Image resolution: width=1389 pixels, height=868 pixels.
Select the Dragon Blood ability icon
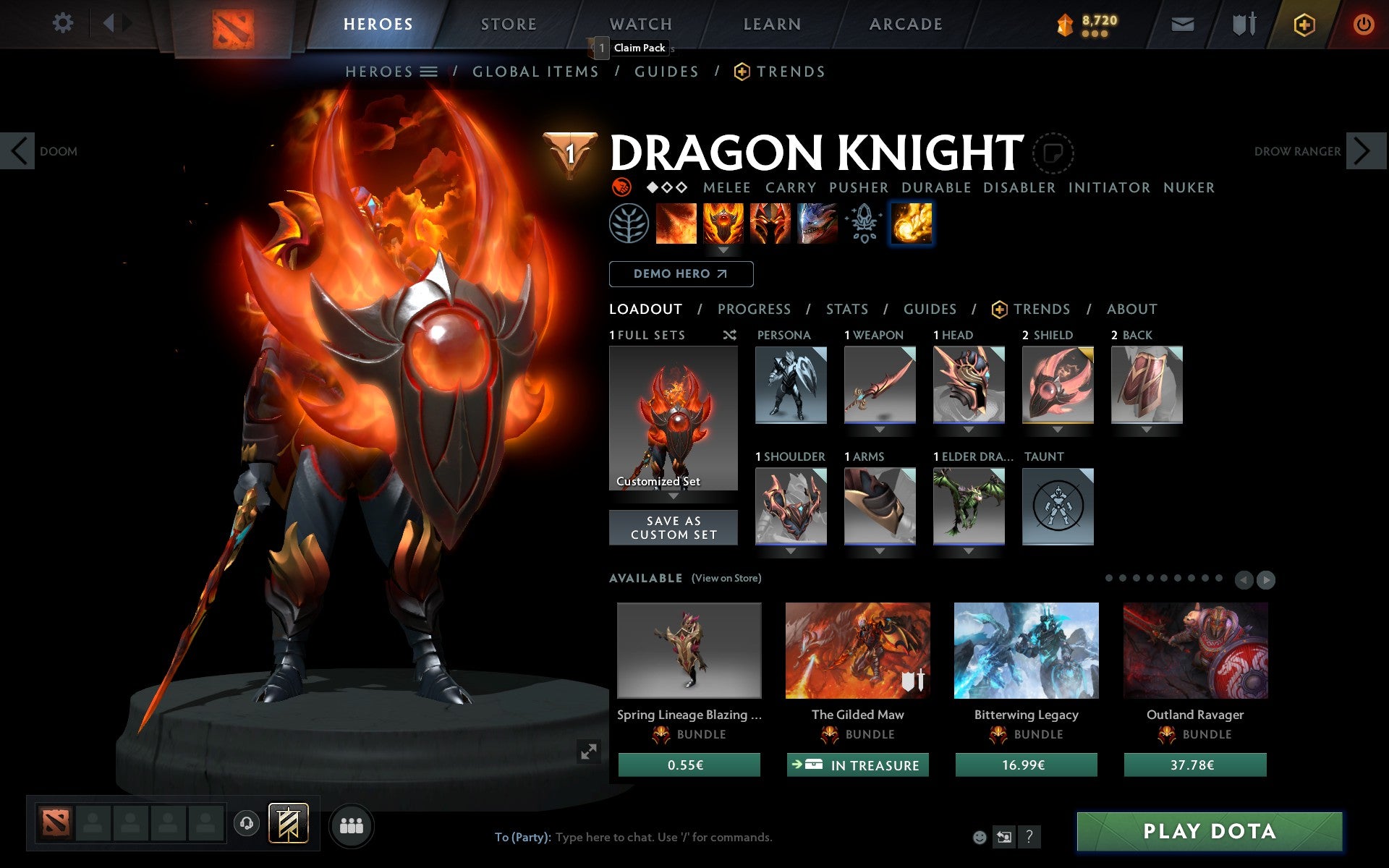click(x=722, y=224)
